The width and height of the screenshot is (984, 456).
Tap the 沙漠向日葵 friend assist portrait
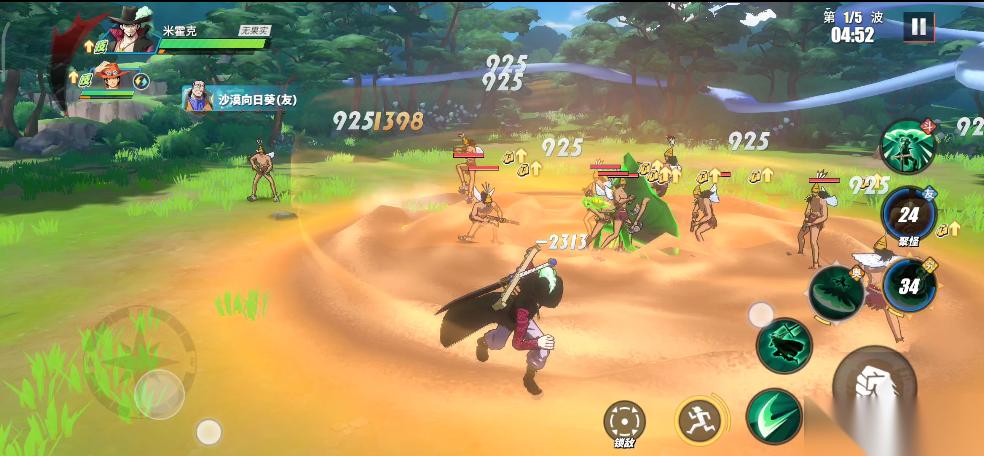[198, 98]
